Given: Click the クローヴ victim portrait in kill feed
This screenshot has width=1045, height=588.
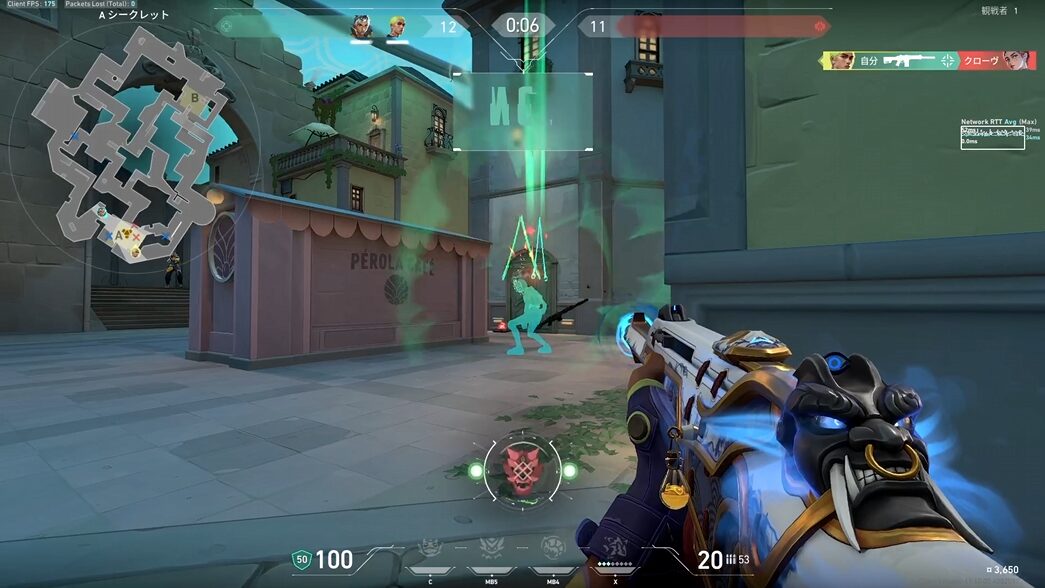Looking at the screenshot, I should tap(1020, 60).
